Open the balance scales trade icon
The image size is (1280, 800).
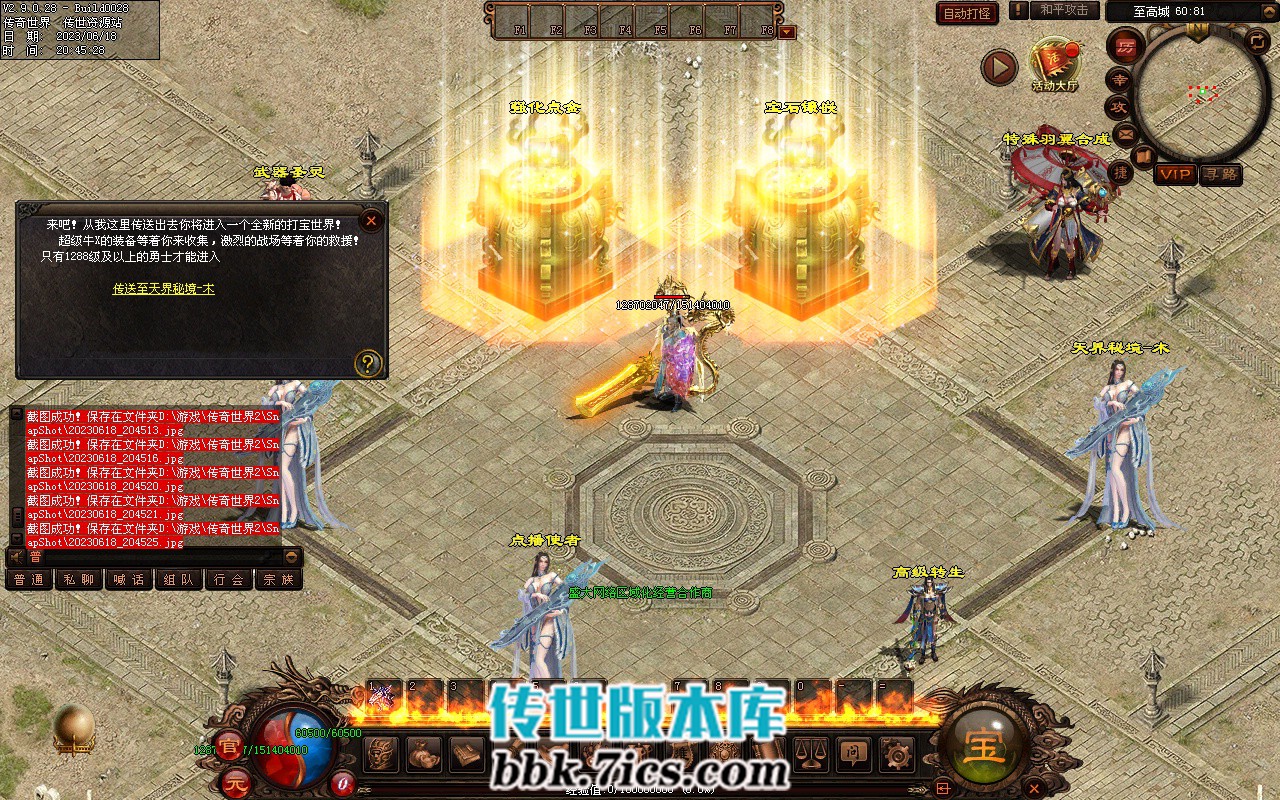[811, 754]
